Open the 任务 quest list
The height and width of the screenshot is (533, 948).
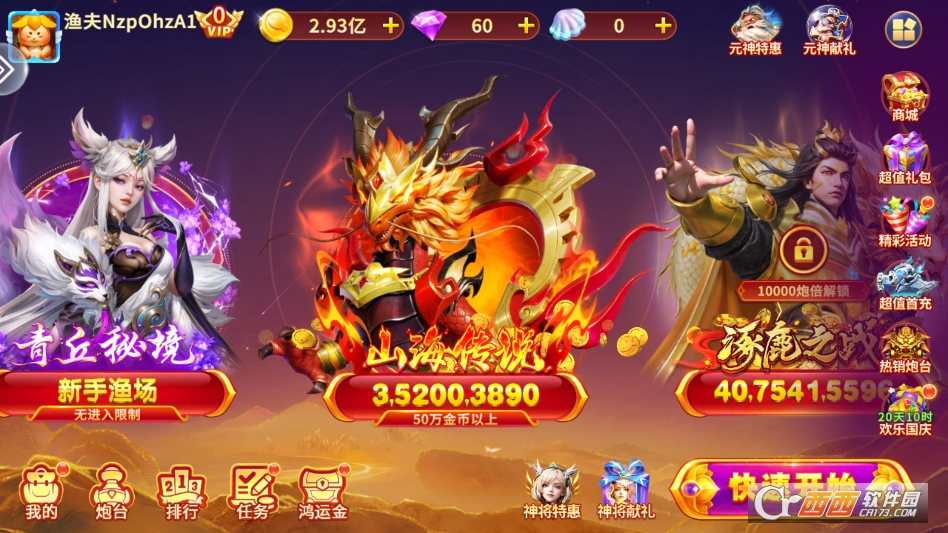pos(253,492)
